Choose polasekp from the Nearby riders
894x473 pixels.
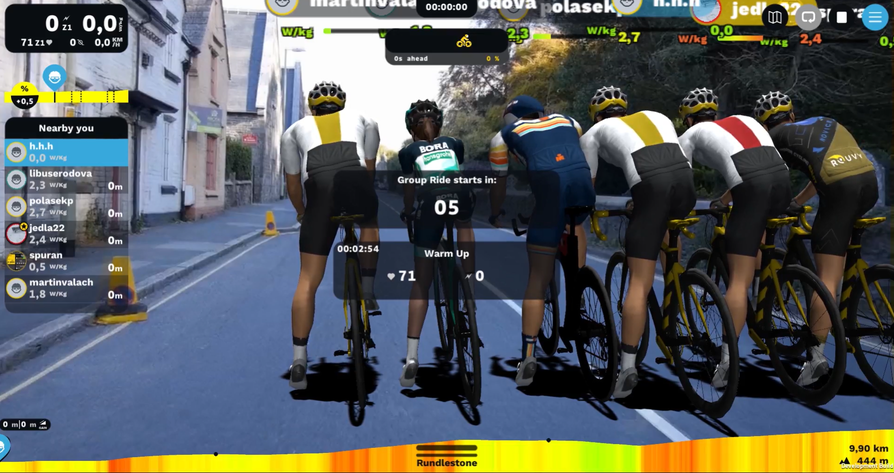[67, 206]
